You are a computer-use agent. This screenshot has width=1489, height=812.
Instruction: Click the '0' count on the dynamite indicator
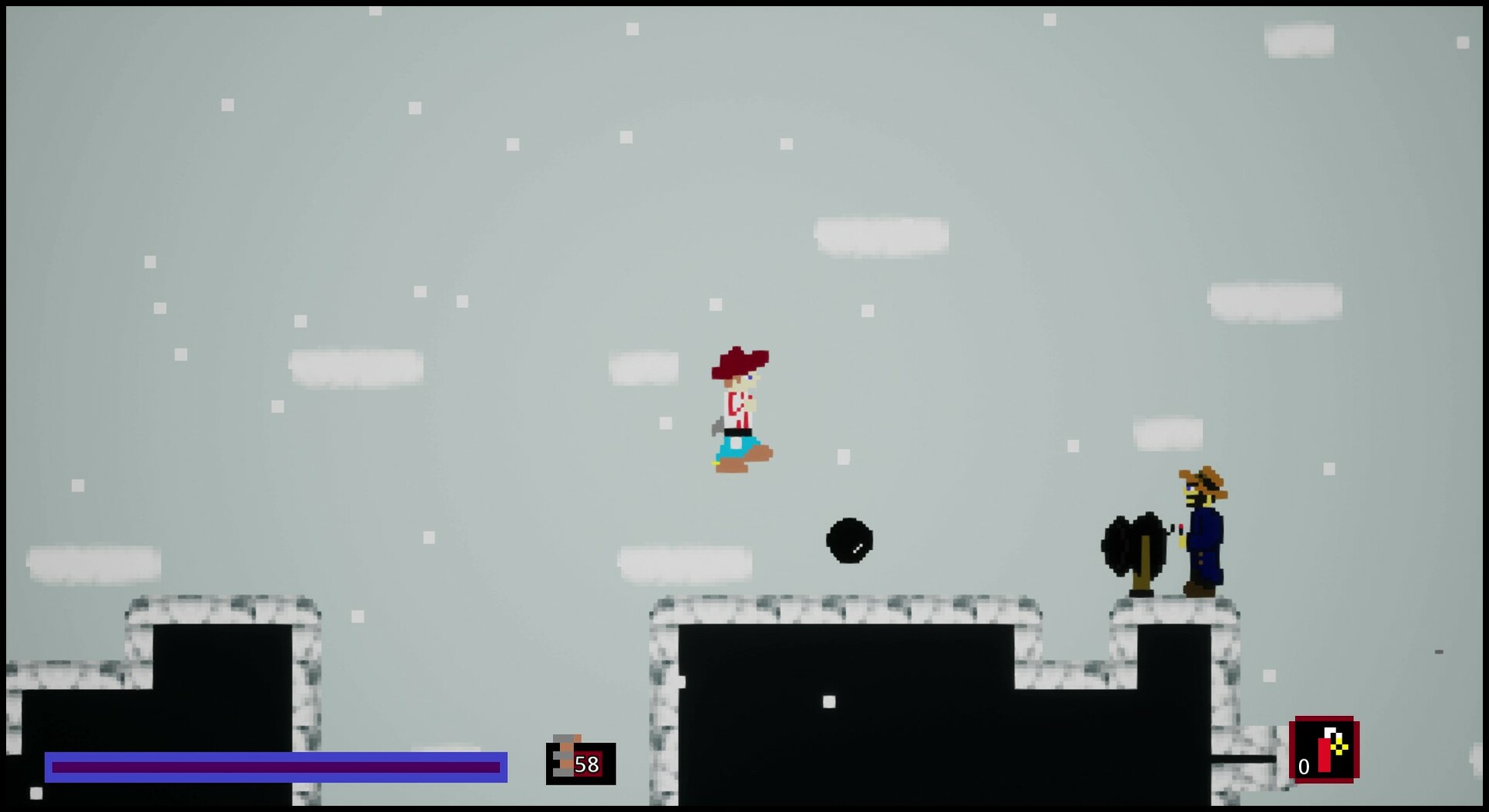1304,766
